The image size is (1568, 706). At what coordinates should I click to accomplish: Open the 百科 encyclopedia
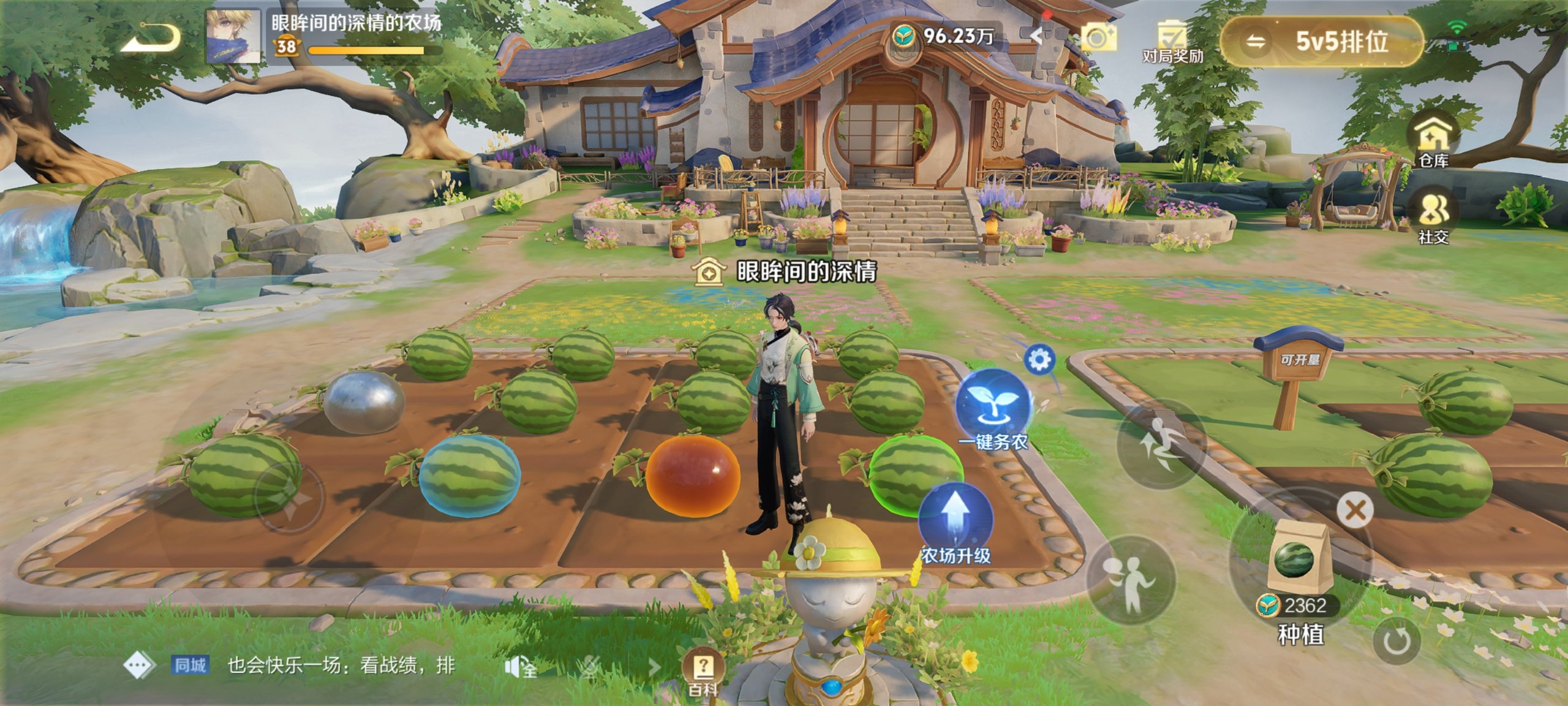pos(703,671)
